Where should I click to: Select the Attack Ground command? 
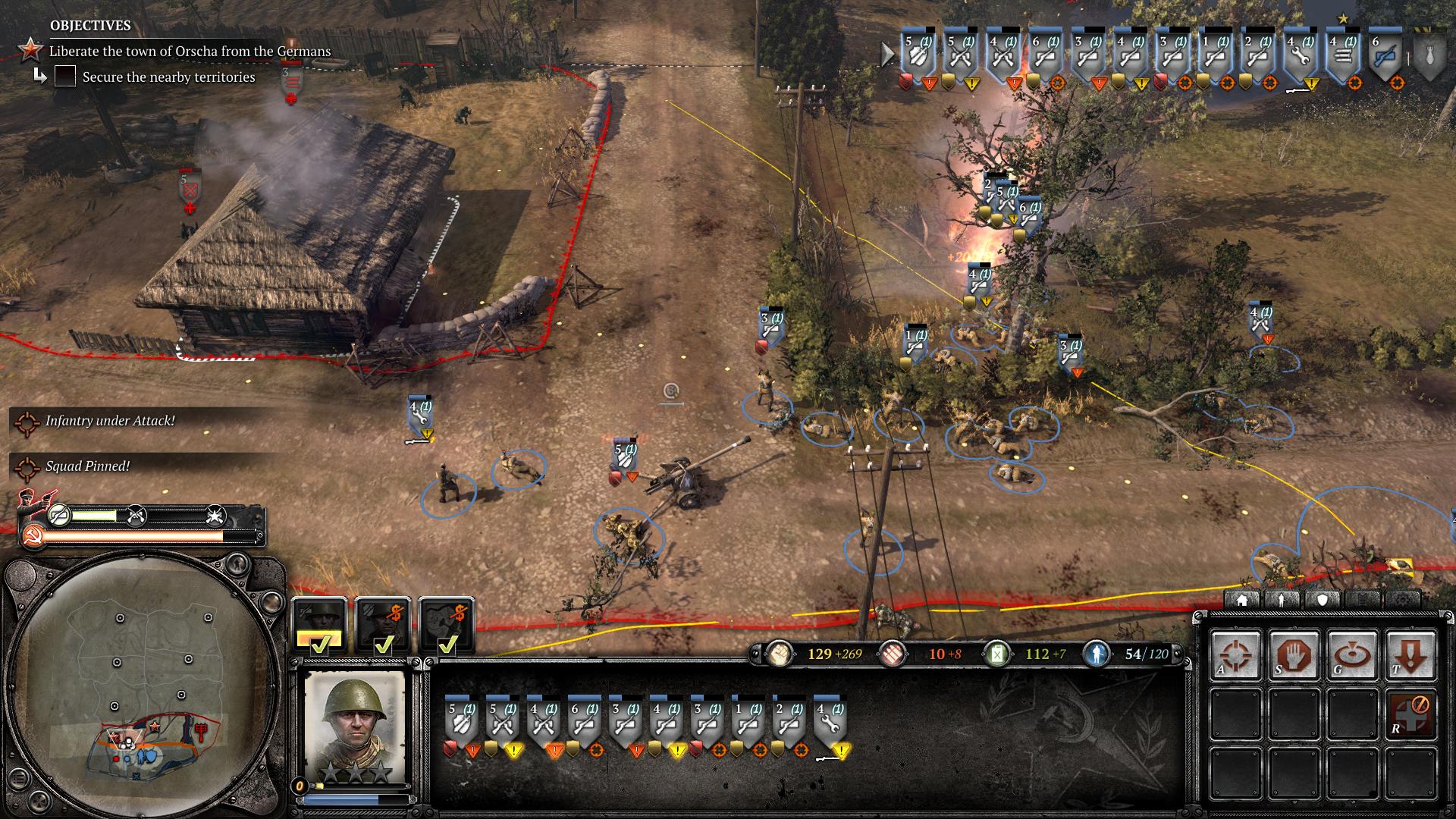(x=1352, y=654)
